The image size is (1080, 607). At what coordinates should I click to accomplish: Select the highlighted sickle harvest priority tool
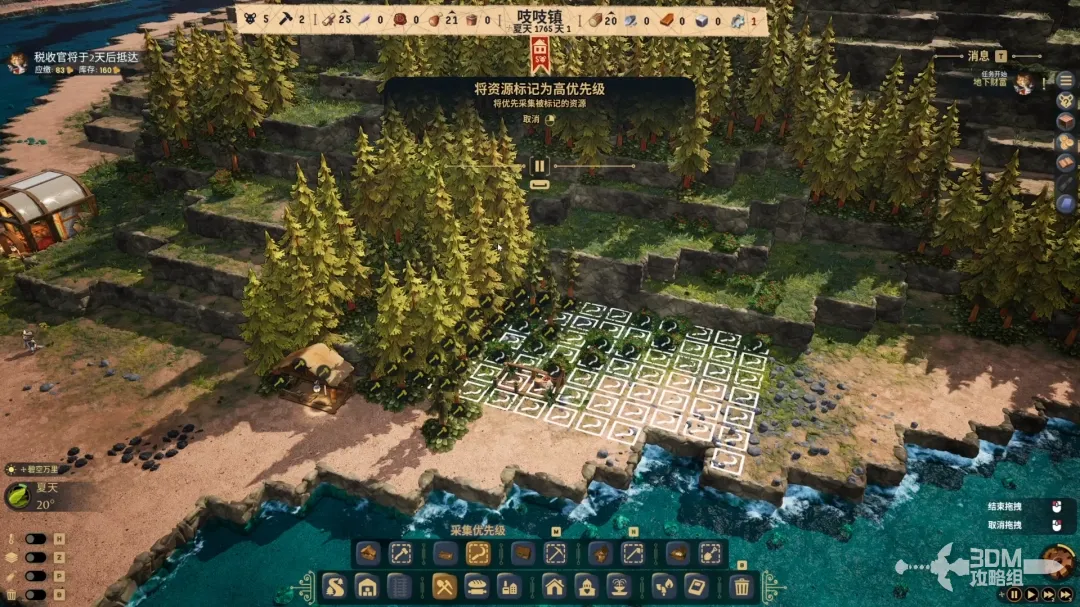[478, 553]
